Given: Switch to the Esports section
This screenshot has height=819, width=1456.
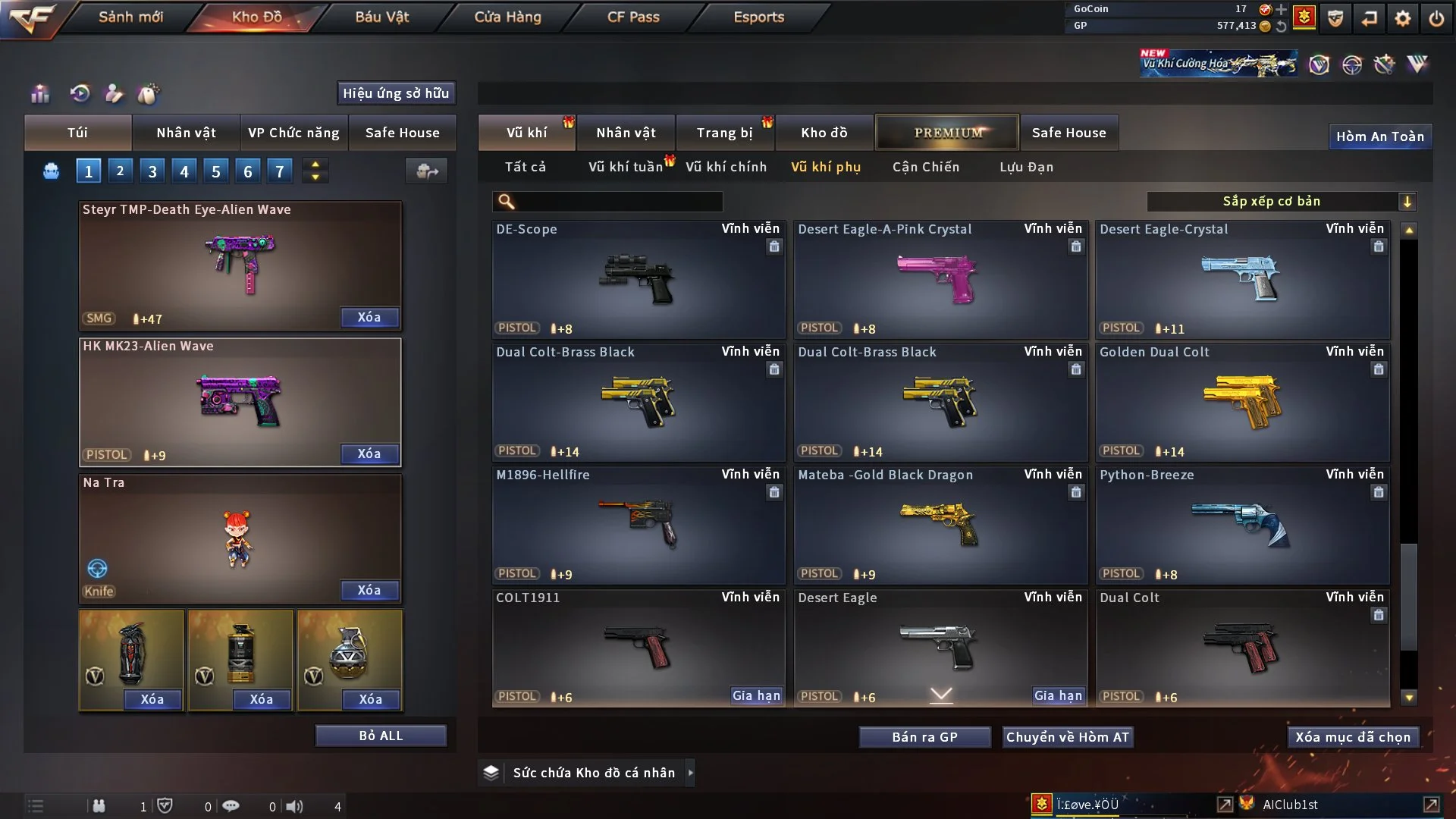Looking at the screenshot, I should click(758, 17).
